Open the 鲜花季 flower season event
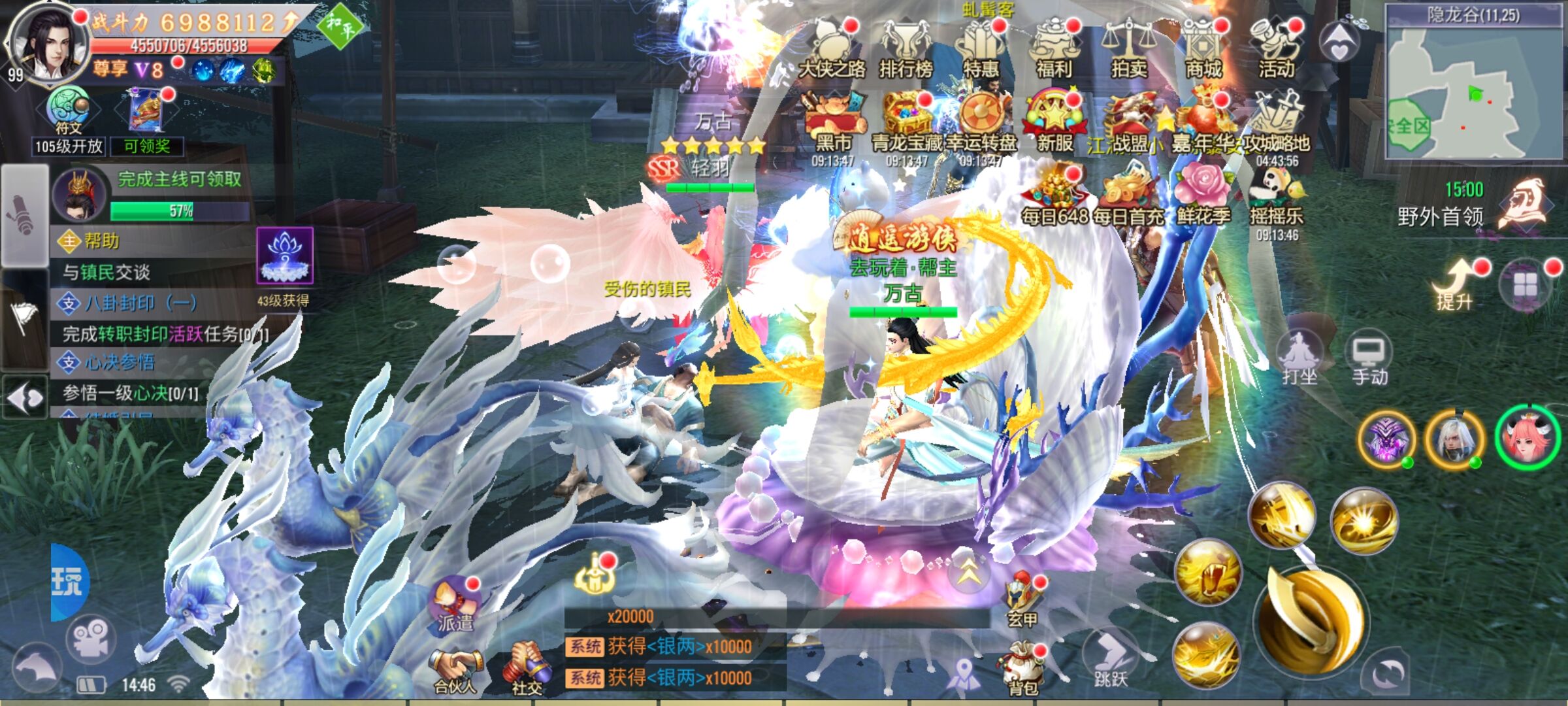The width and height of the screenshot is (1568, 706). tap(1203, 195)
